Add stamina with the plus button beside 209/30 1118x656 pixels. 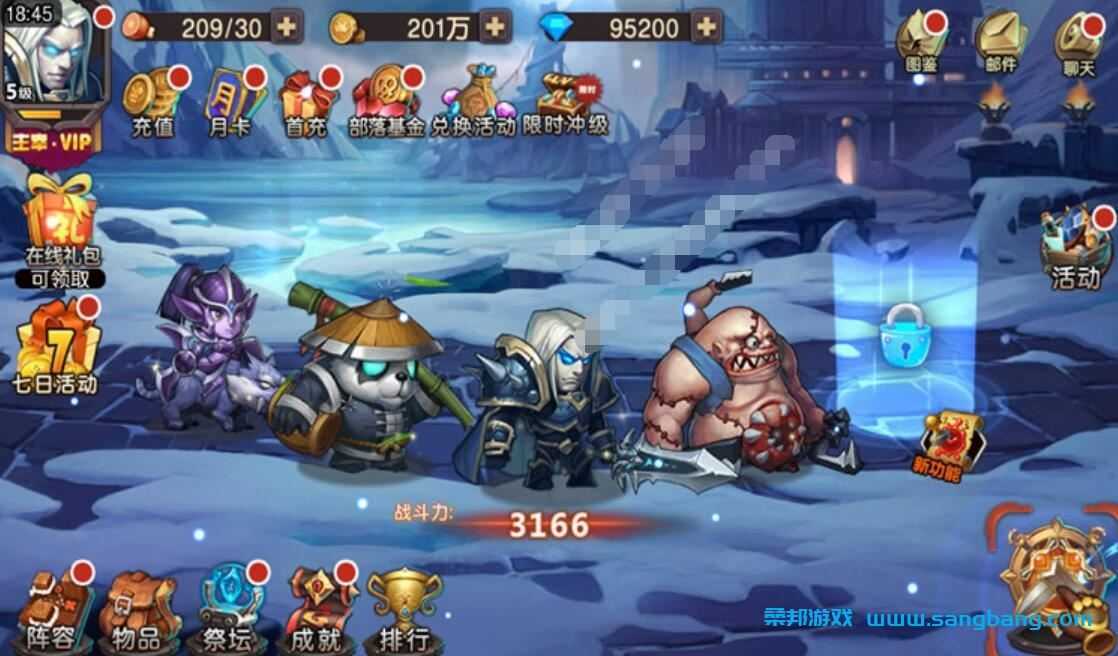(287, 27)
